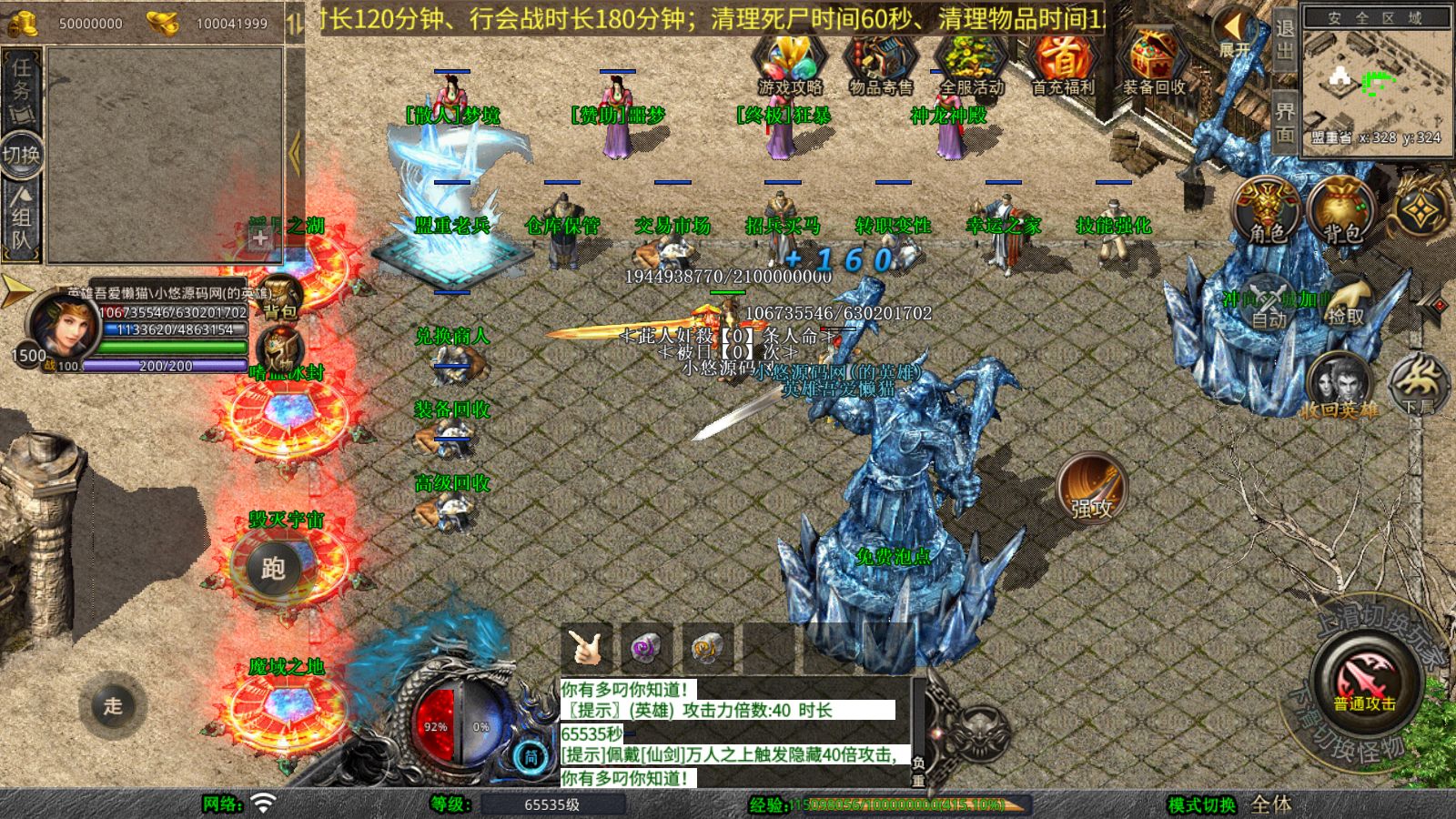Image resolution: width=1456 pixels, height=819 pixels.
Task: Open the 全服活动 server events menu
Action: 971,62
